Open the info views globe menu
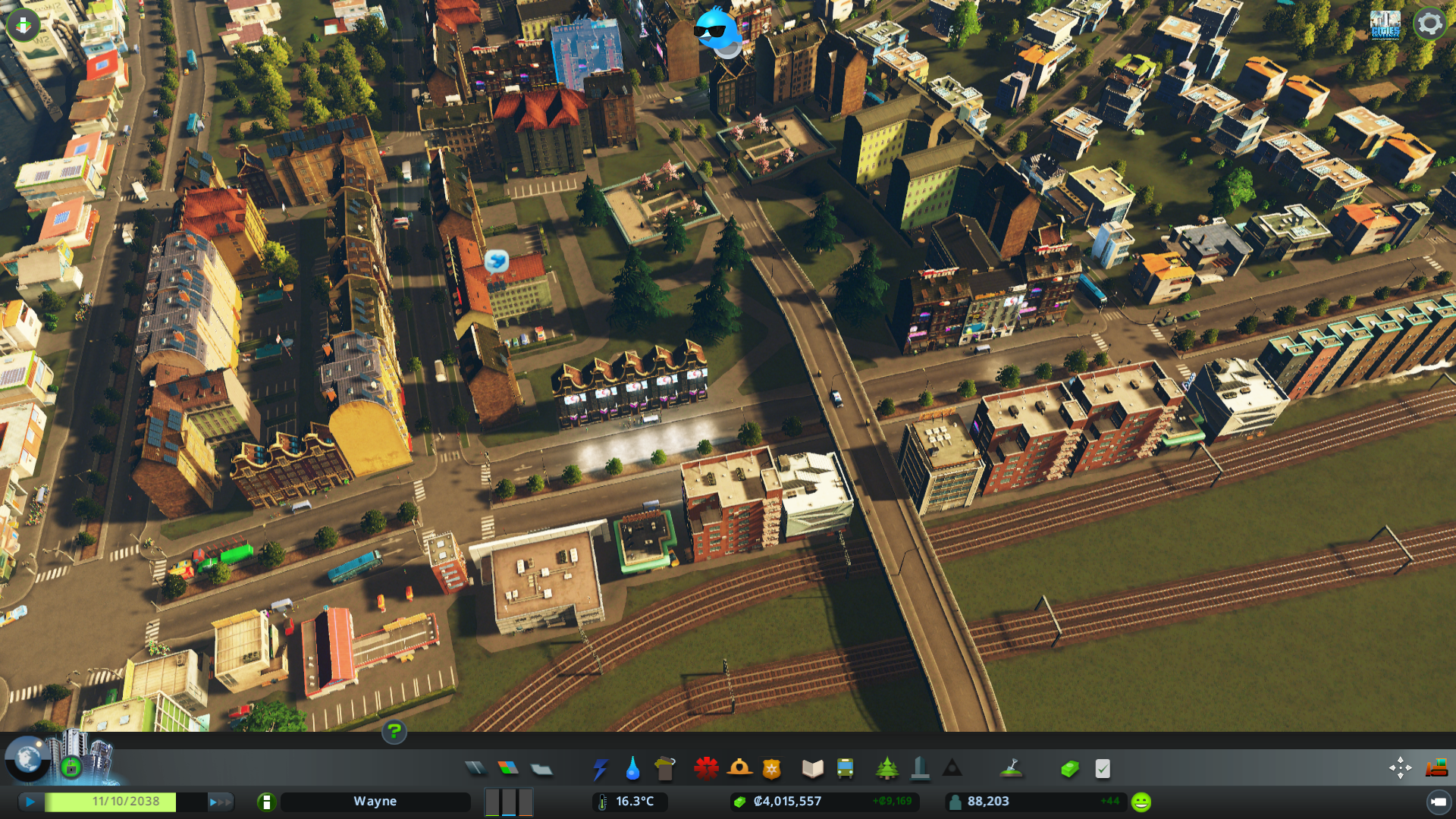This screenshot has width=1456, height=819. click(27, 761)
